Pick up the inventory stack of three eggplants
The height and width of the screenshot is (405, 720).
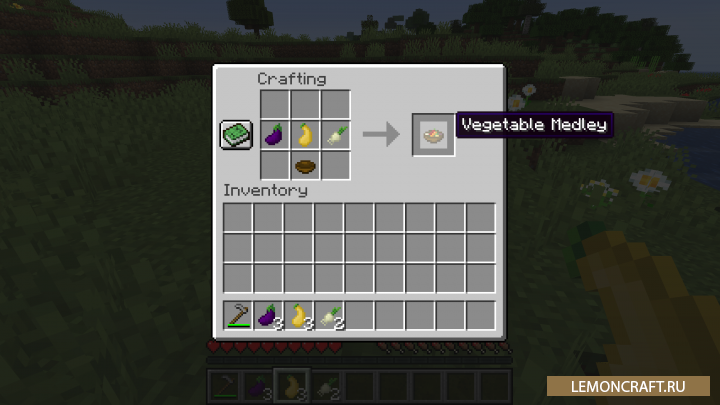[x=269, y=315]
